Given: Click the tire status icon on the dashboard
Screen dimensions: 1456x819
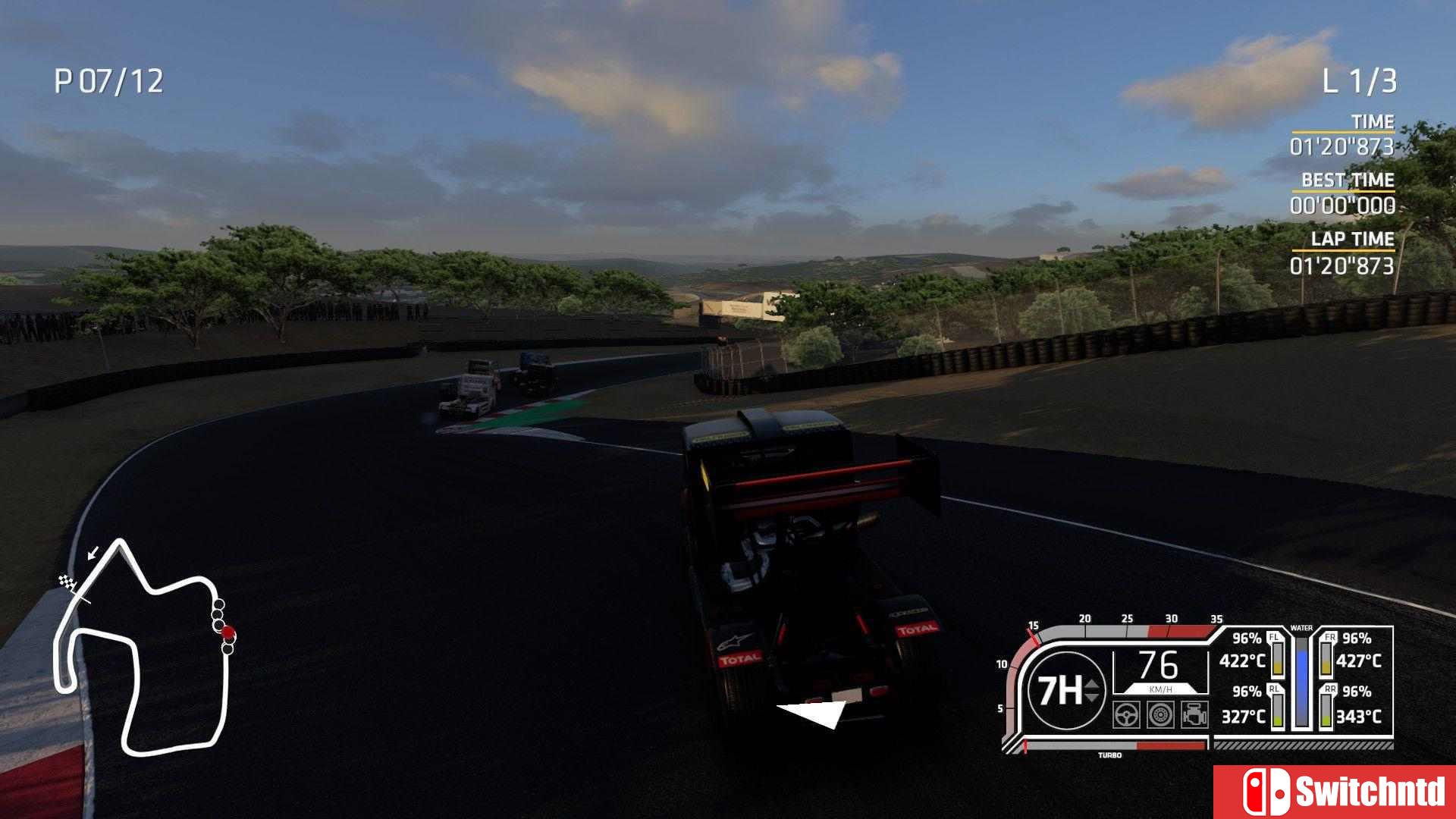Looking at the screenshot, I should pos(1159,715).
